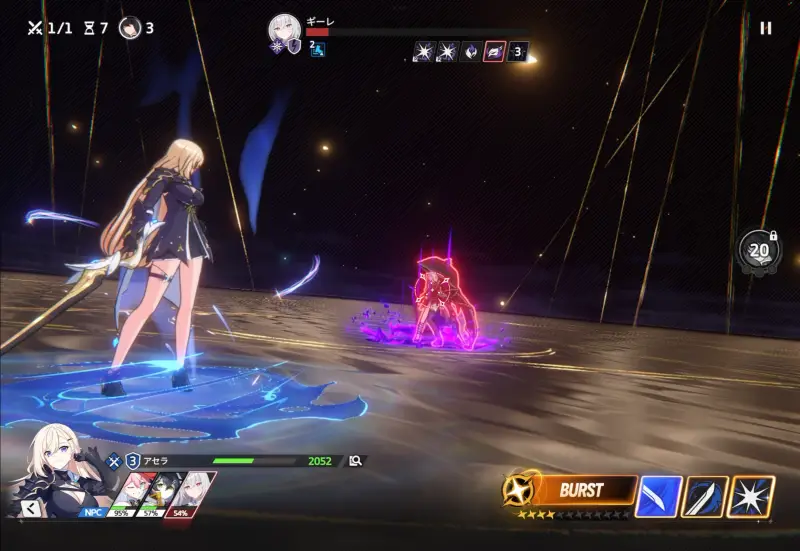Inspect the enemy ギーレ portrait

(x=284, y=30)
